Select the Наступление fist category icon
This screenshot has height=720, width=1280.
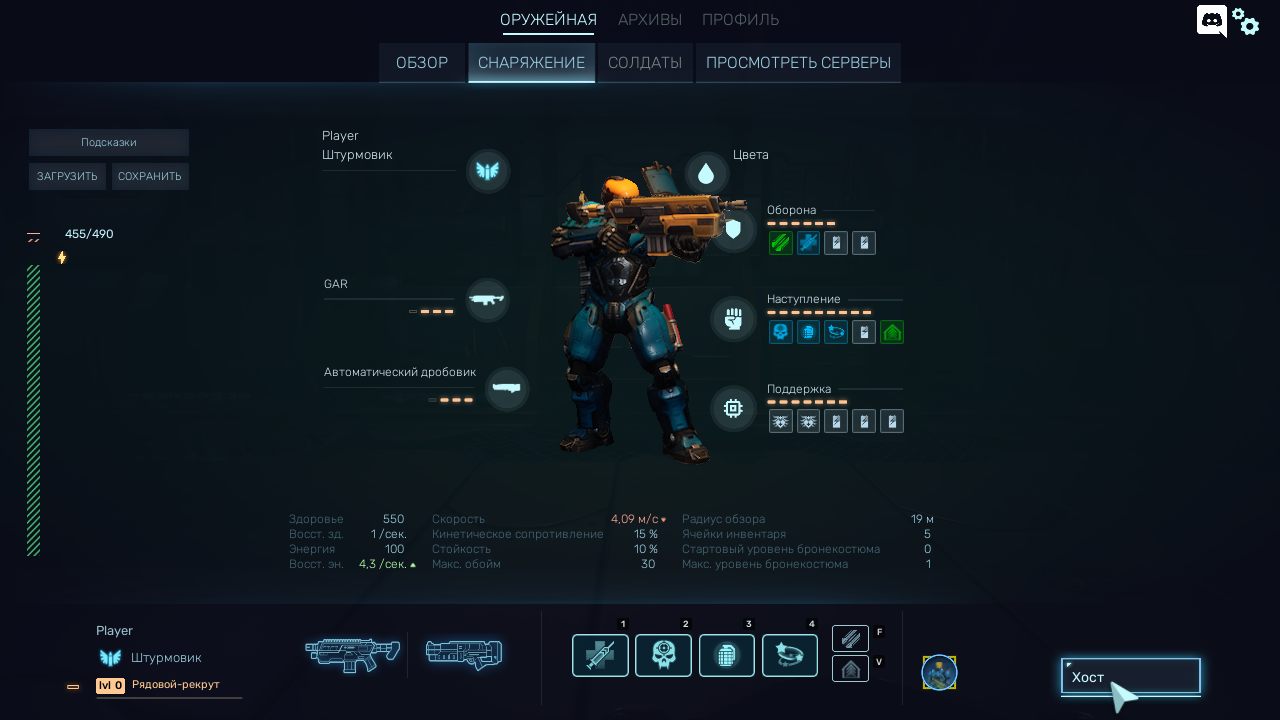[733, 319]
